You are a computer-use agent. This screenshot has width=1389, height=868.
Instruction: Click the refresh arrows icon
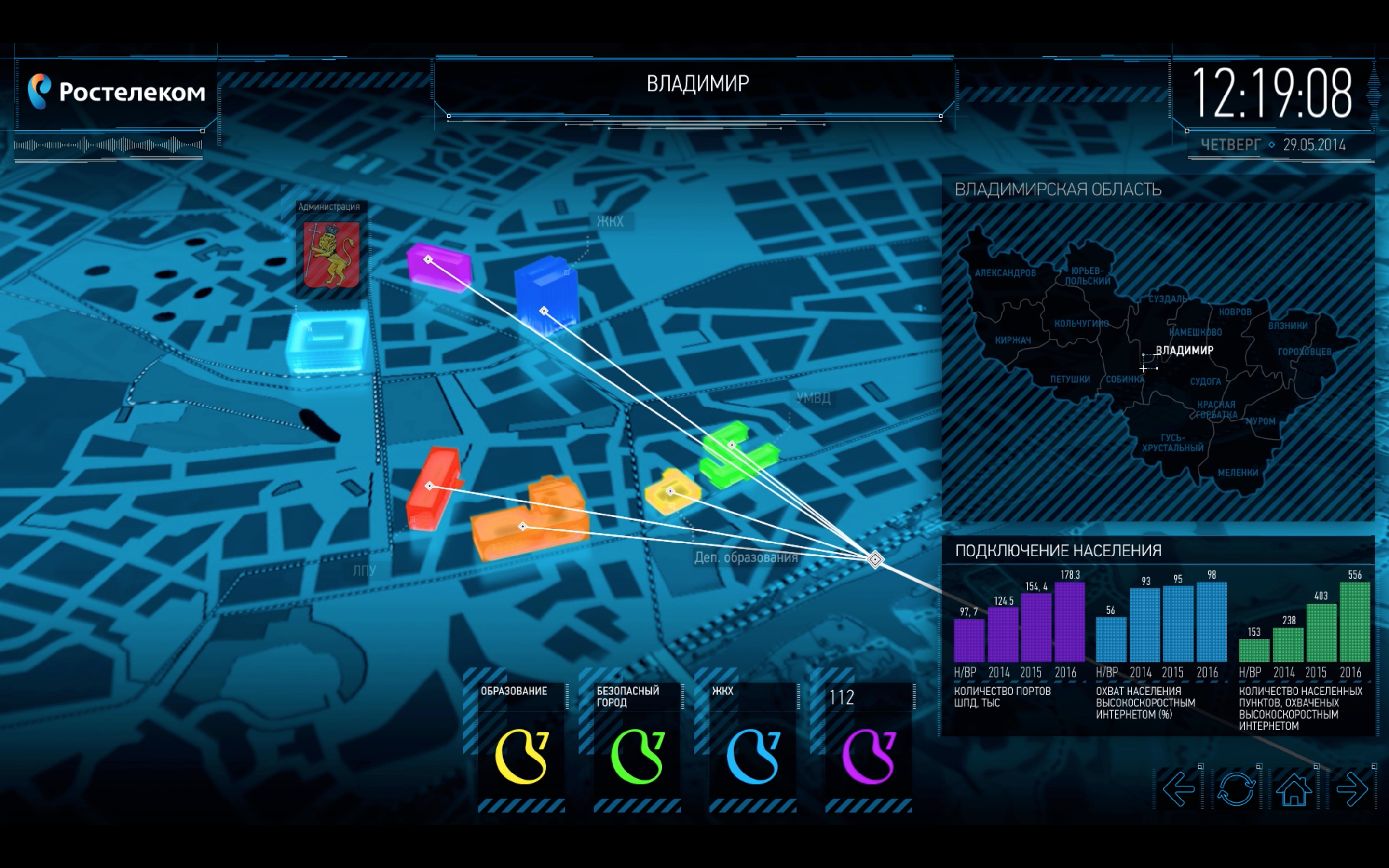tap(1236, 789)
